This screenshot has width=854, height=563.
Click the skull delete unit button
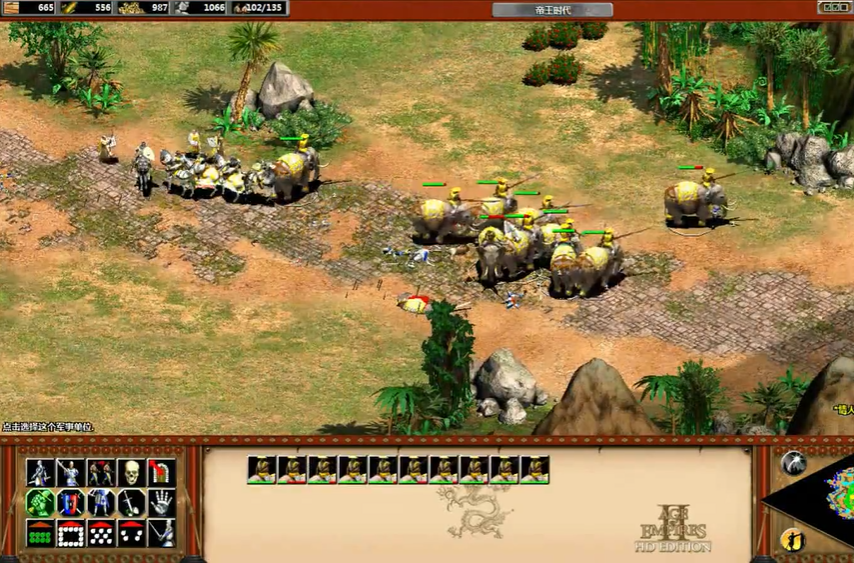point(131,473)
